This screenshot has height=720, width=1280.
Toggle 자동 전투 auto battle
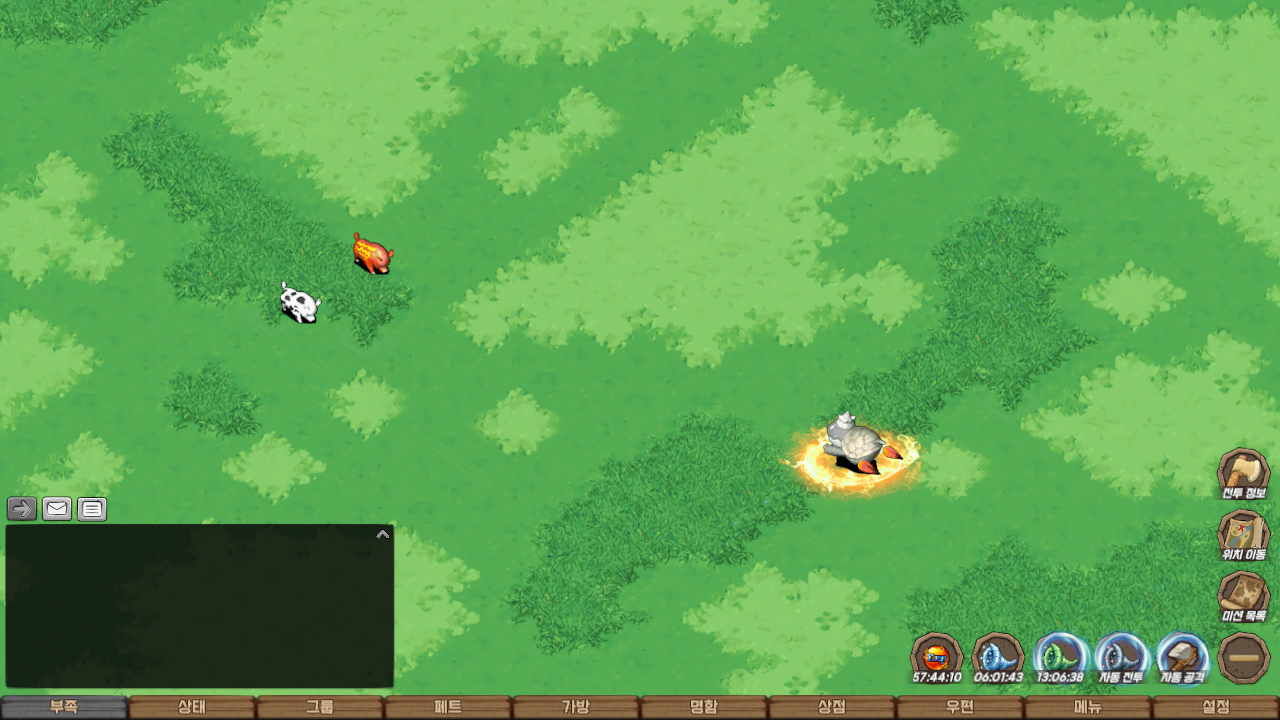tap(1120, 658)
